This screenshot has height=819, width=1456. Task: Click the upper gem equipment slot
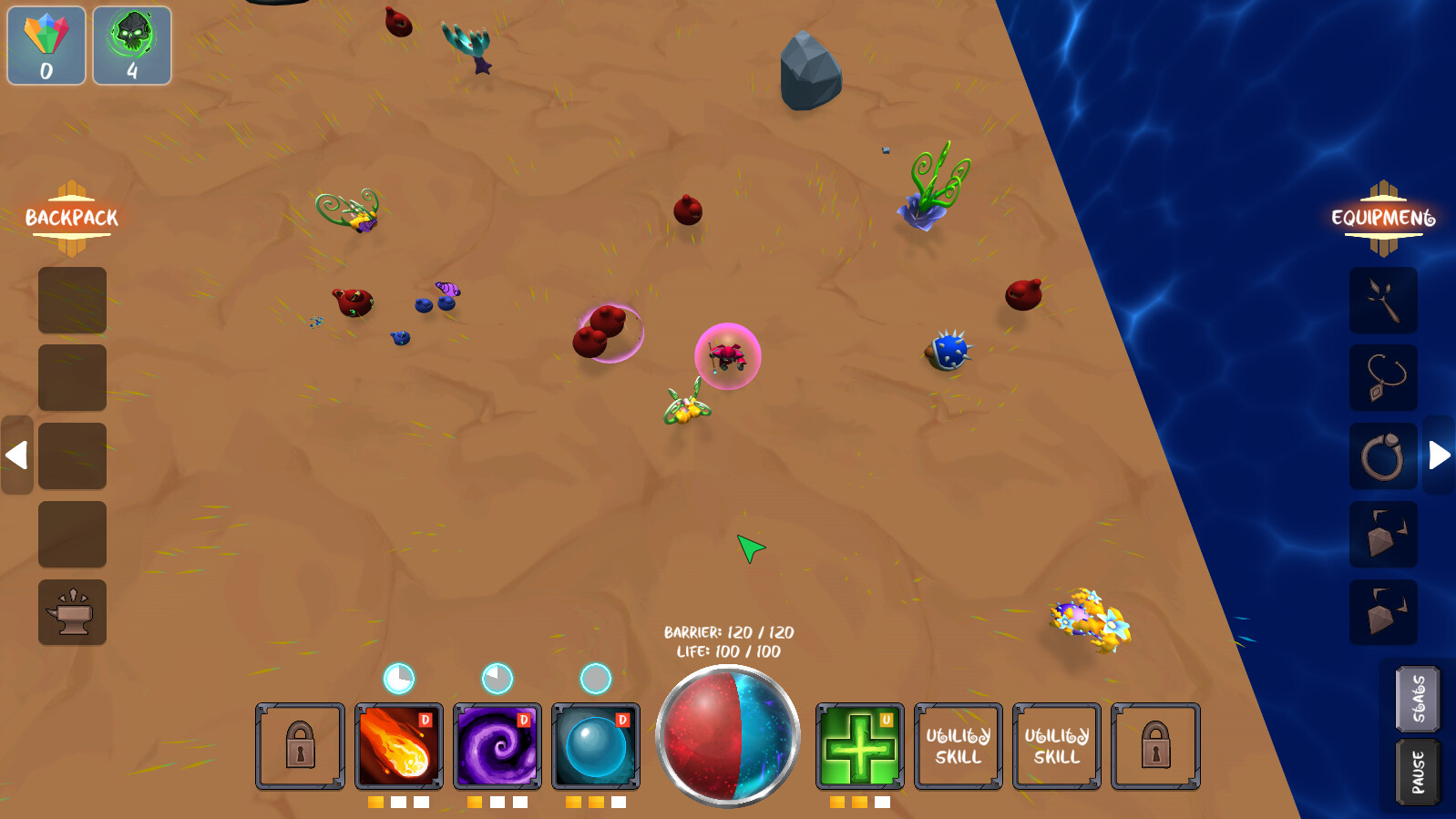[x=1384, y=534]
